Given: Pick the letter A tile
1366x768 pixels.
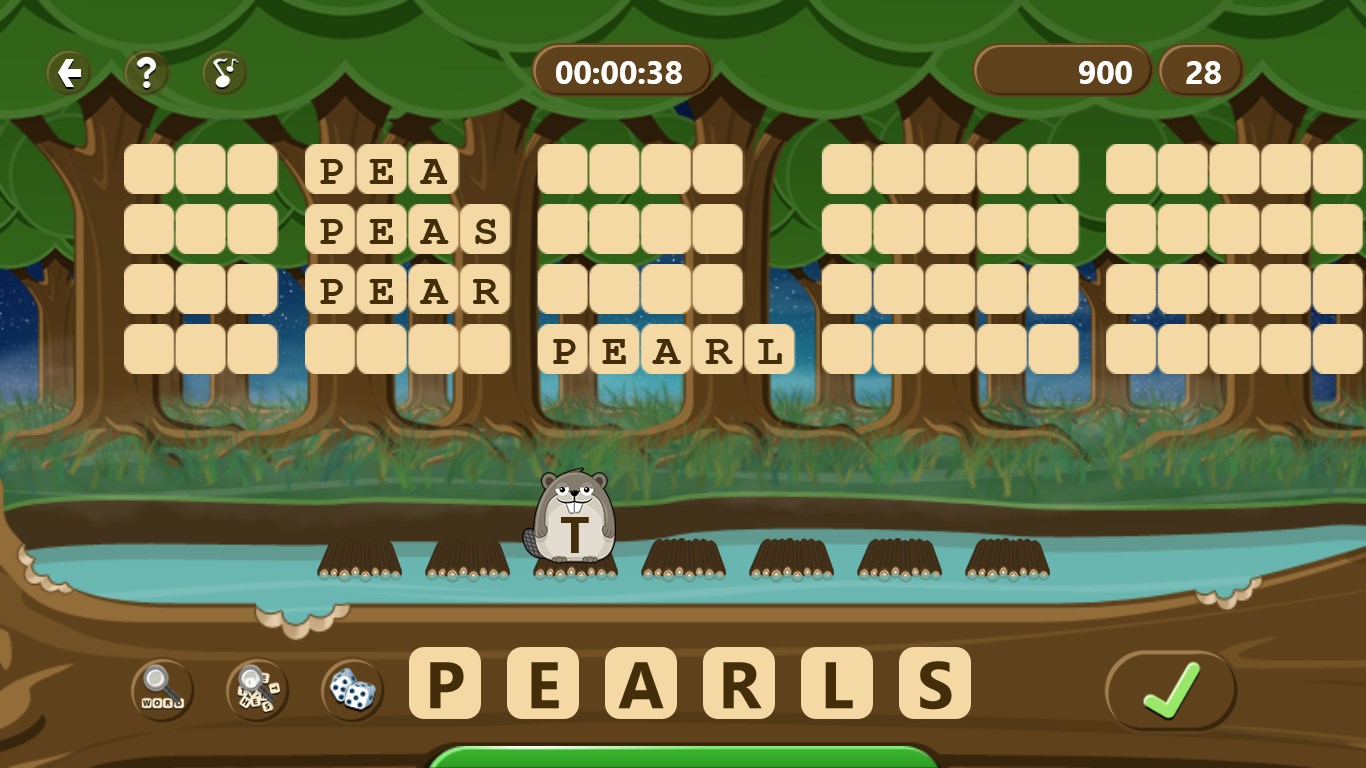Looking at the screenshot, I should pyautogui.click(x=641, y=683).
